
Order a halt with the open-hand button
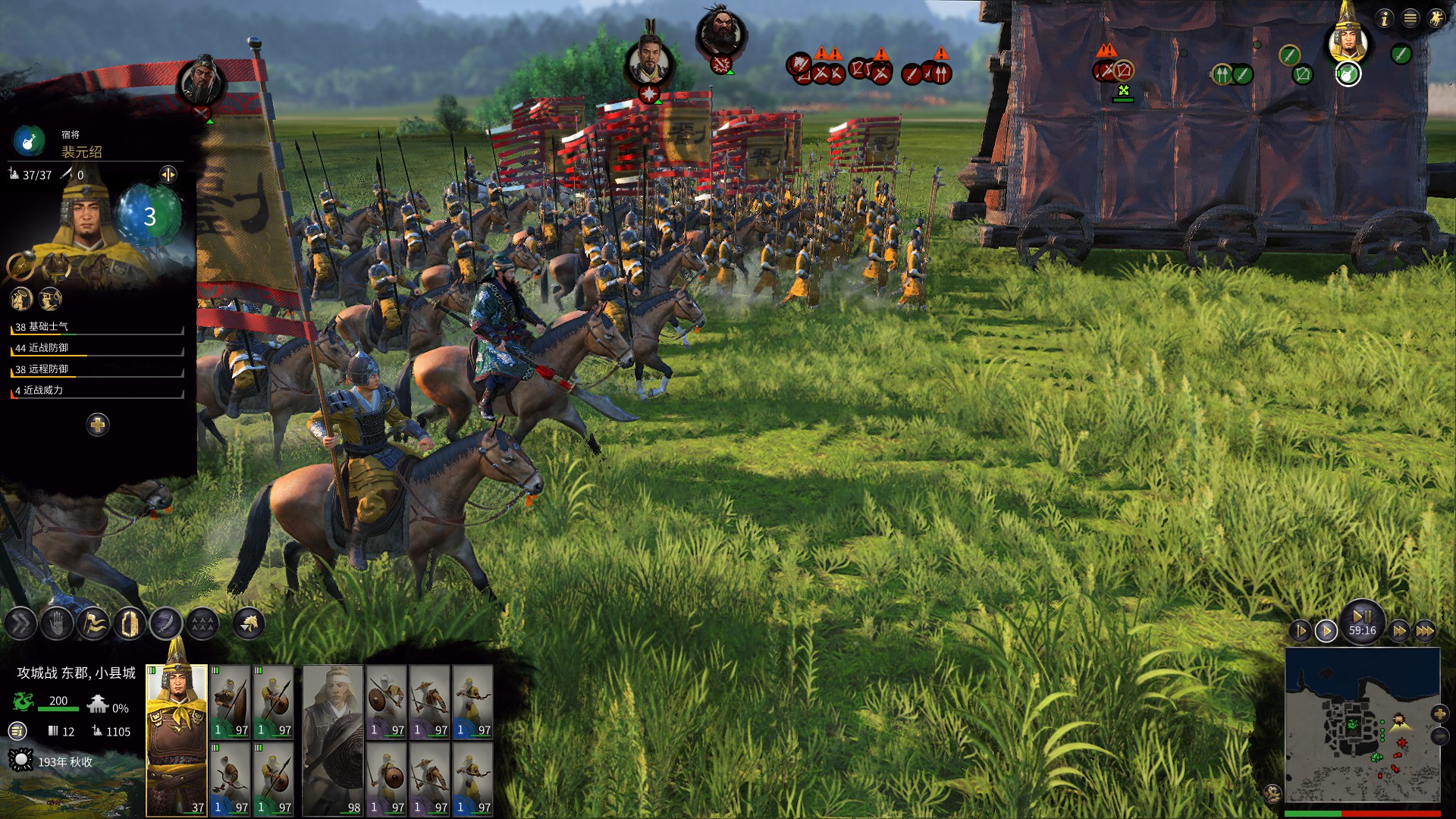click(57, 624)
